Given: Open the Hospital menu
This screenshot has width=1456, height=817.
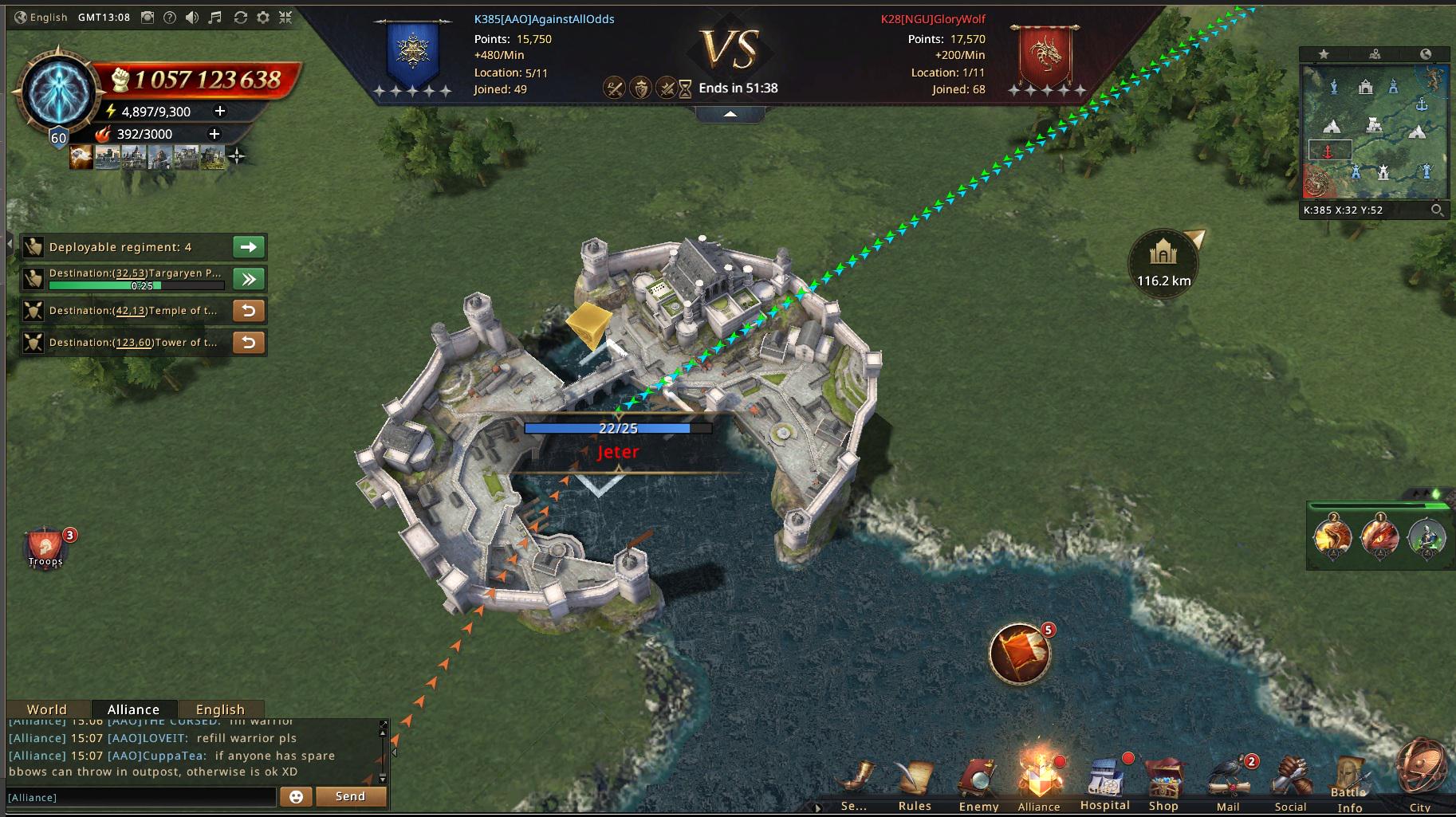Looking at the screenshot, I should (x=1105, y=784).
